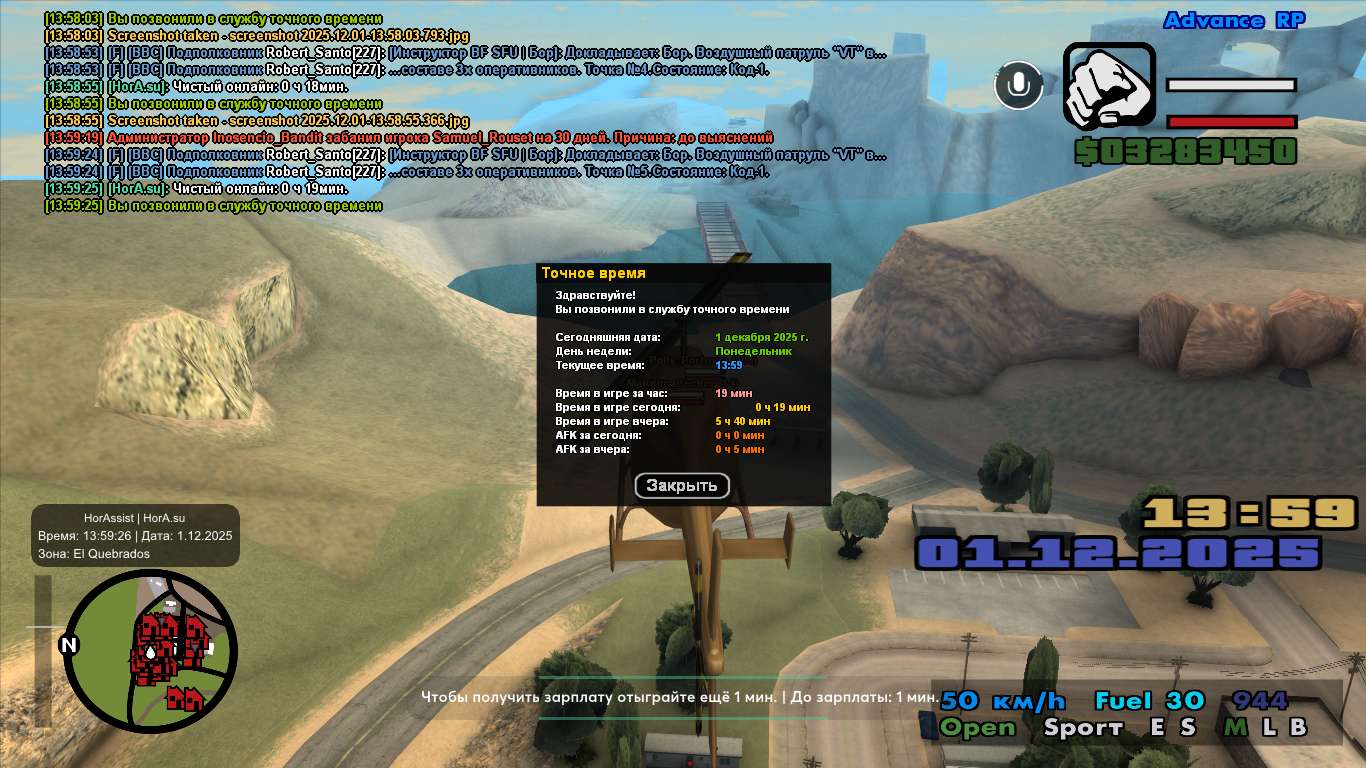
Task: Select the fist weapon icon
Action: tap(1107, 86)
